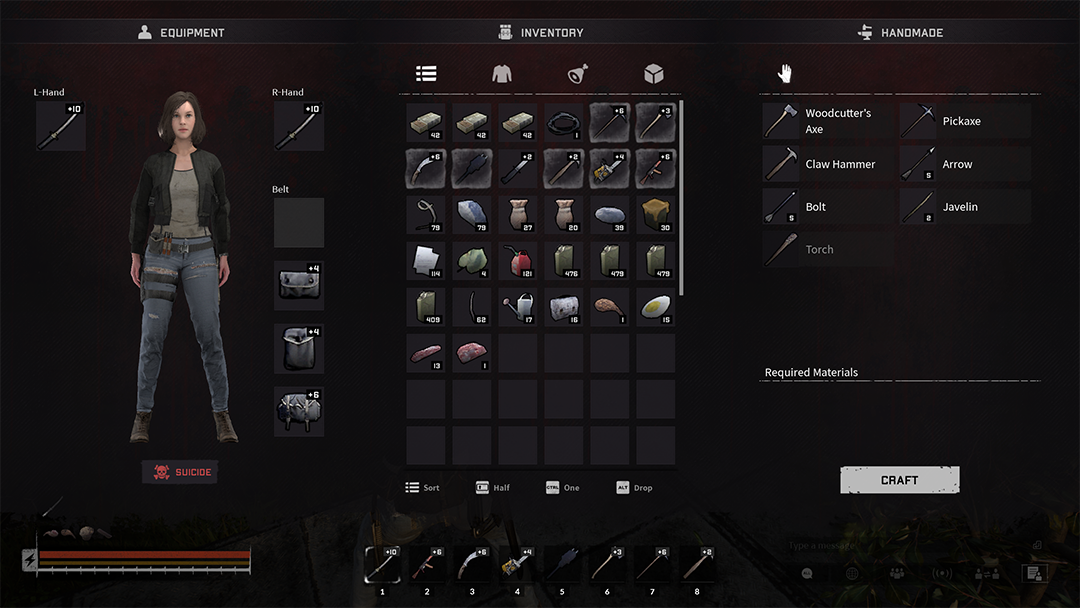Click the fried egg inventory item
1080x608 pixels.
tap(655, 306)
